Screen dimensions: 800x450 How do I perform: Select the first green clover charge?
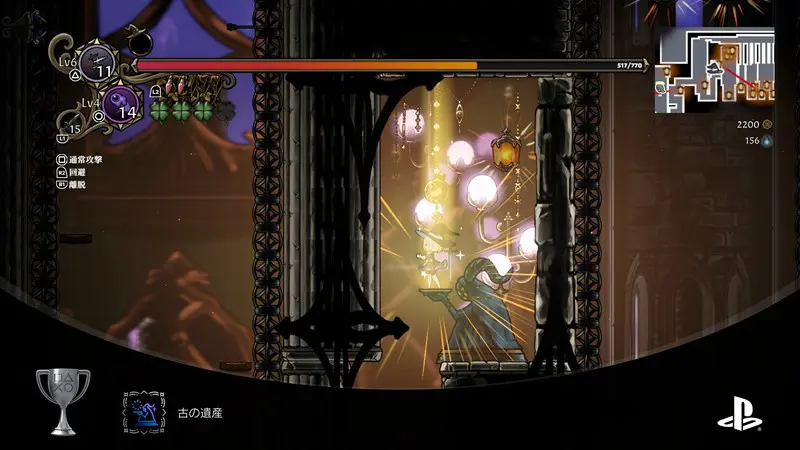click(x=161, y=110)
